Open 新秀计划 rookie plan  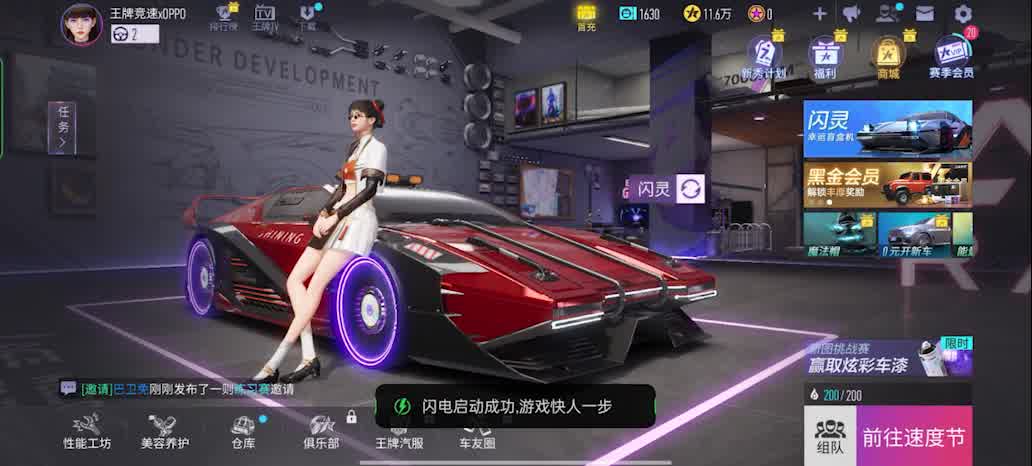[764, 57]
